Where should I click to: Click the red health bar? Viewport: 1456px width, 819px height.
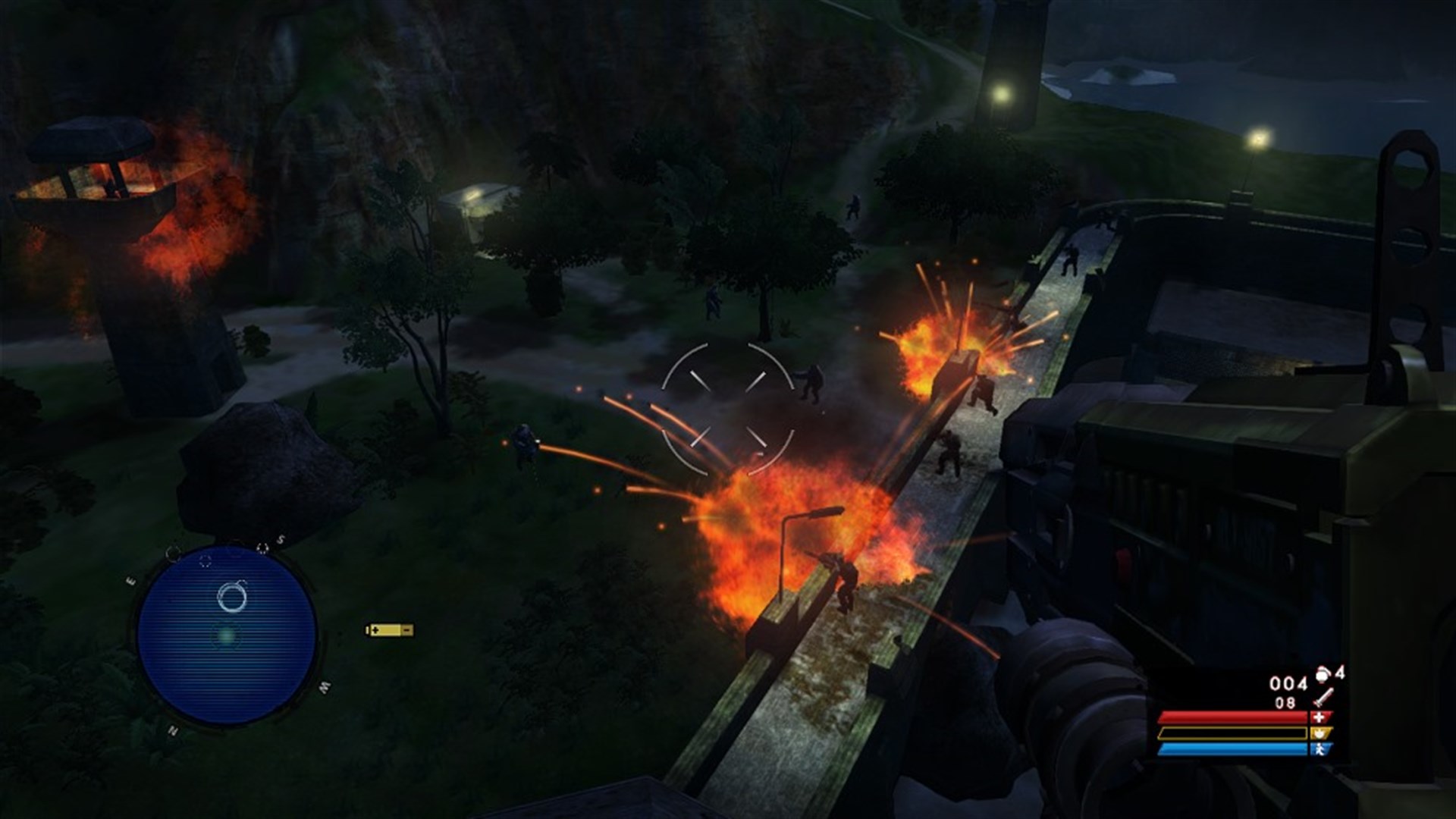[x=1233, y=717]
